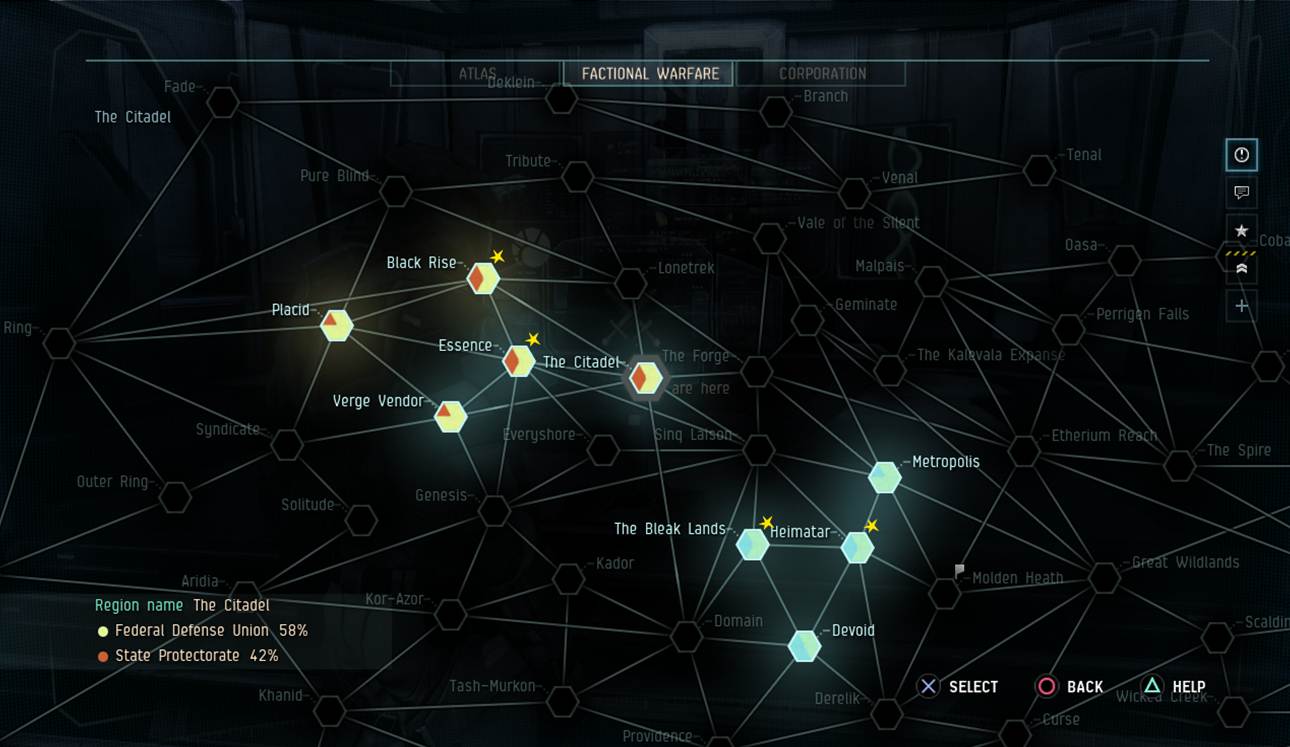Select the star favorites icon in the sidebar

[1240, 230]
